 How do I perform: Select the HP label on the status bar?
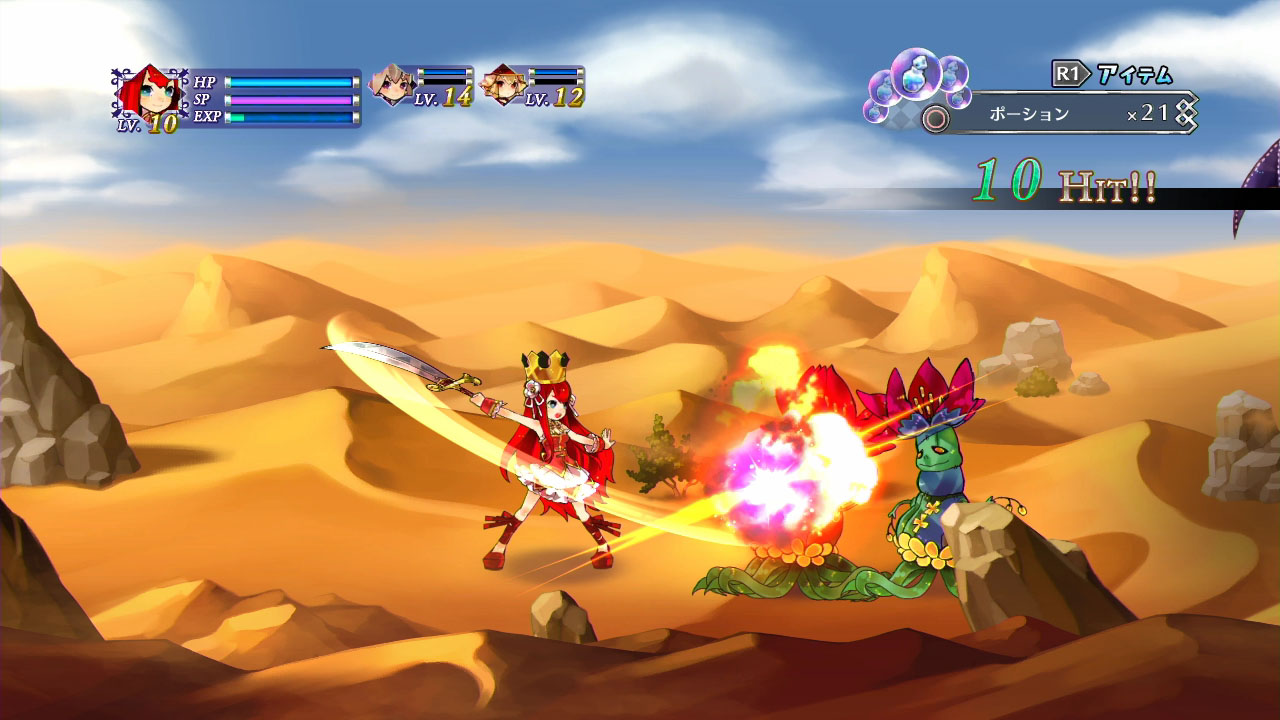click(203, 83)
